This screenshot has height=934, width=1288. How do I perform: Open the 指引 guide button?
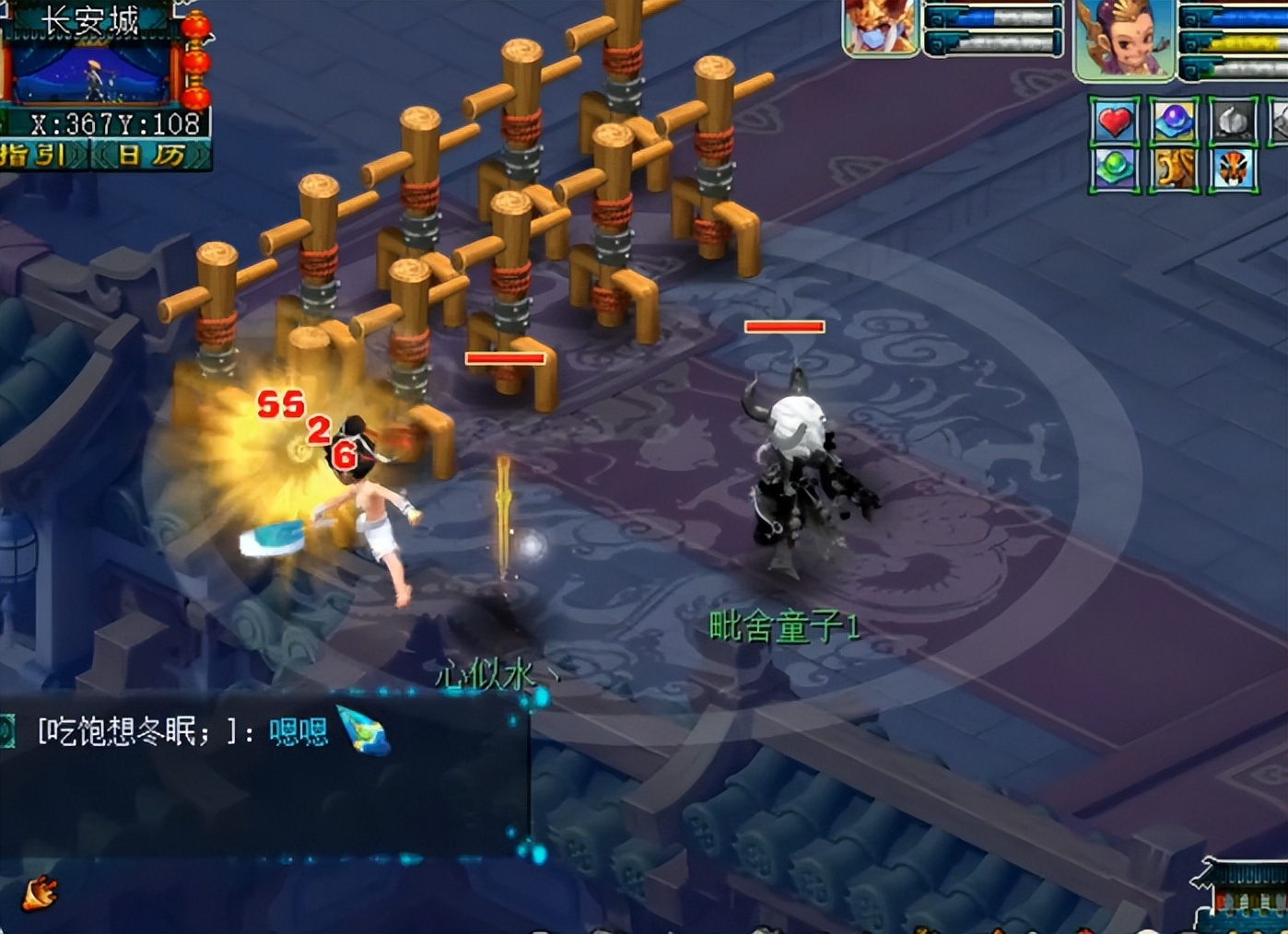(x=37, y=155)
